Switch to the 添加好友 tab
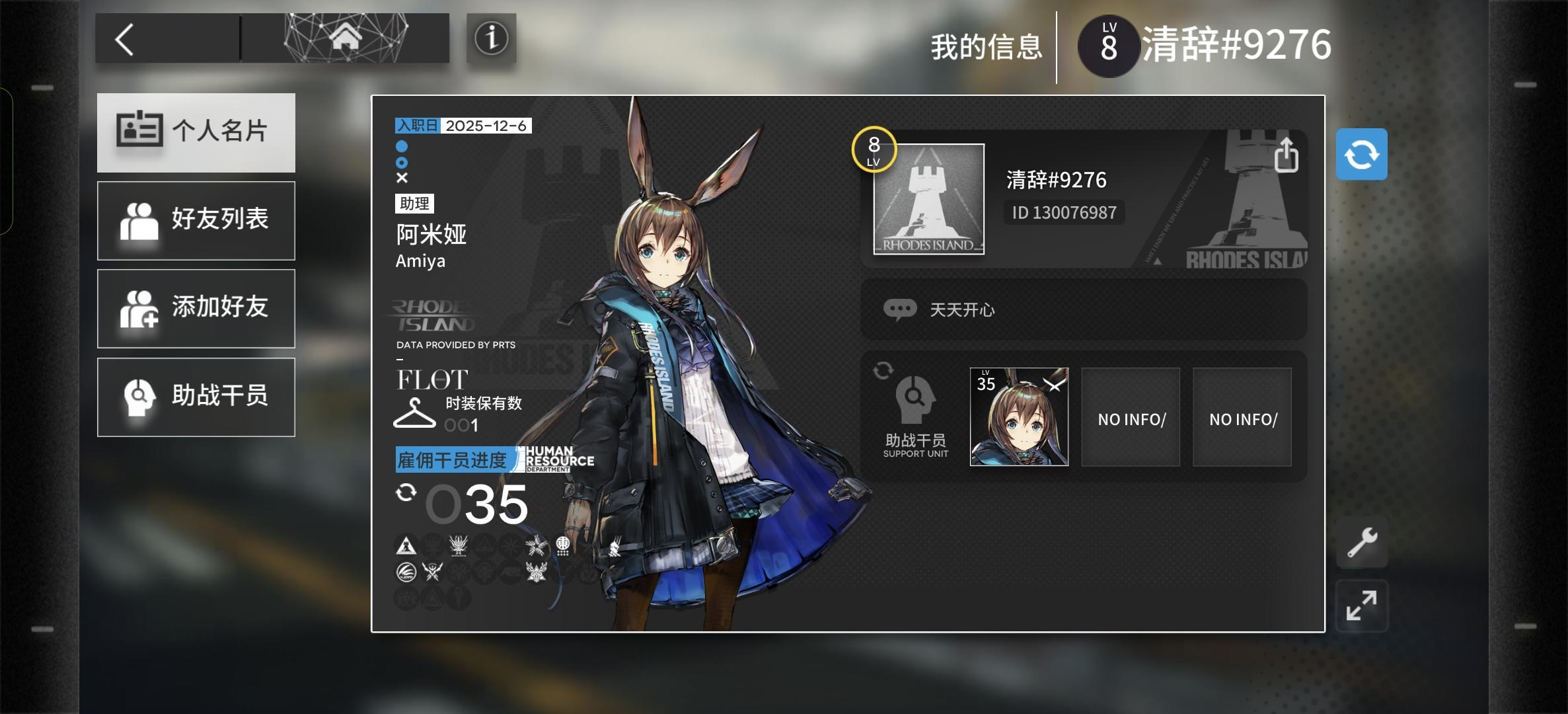The height and width of the screenshot is (714, 1568). pos(196,309)
